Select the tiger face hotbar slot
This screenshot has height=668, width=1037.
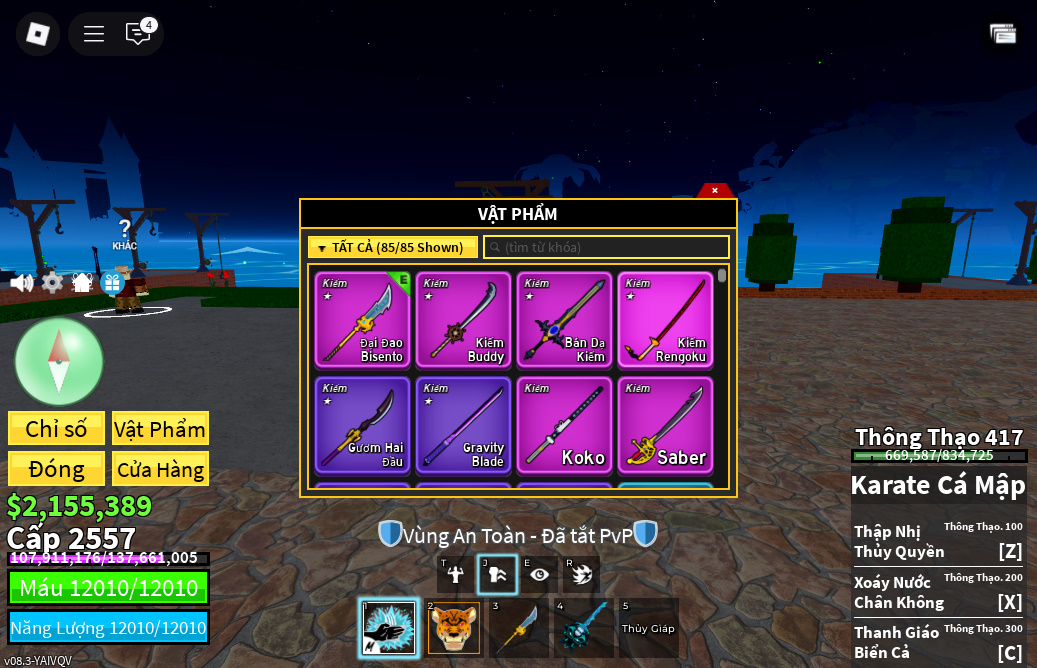click(454, 628)
